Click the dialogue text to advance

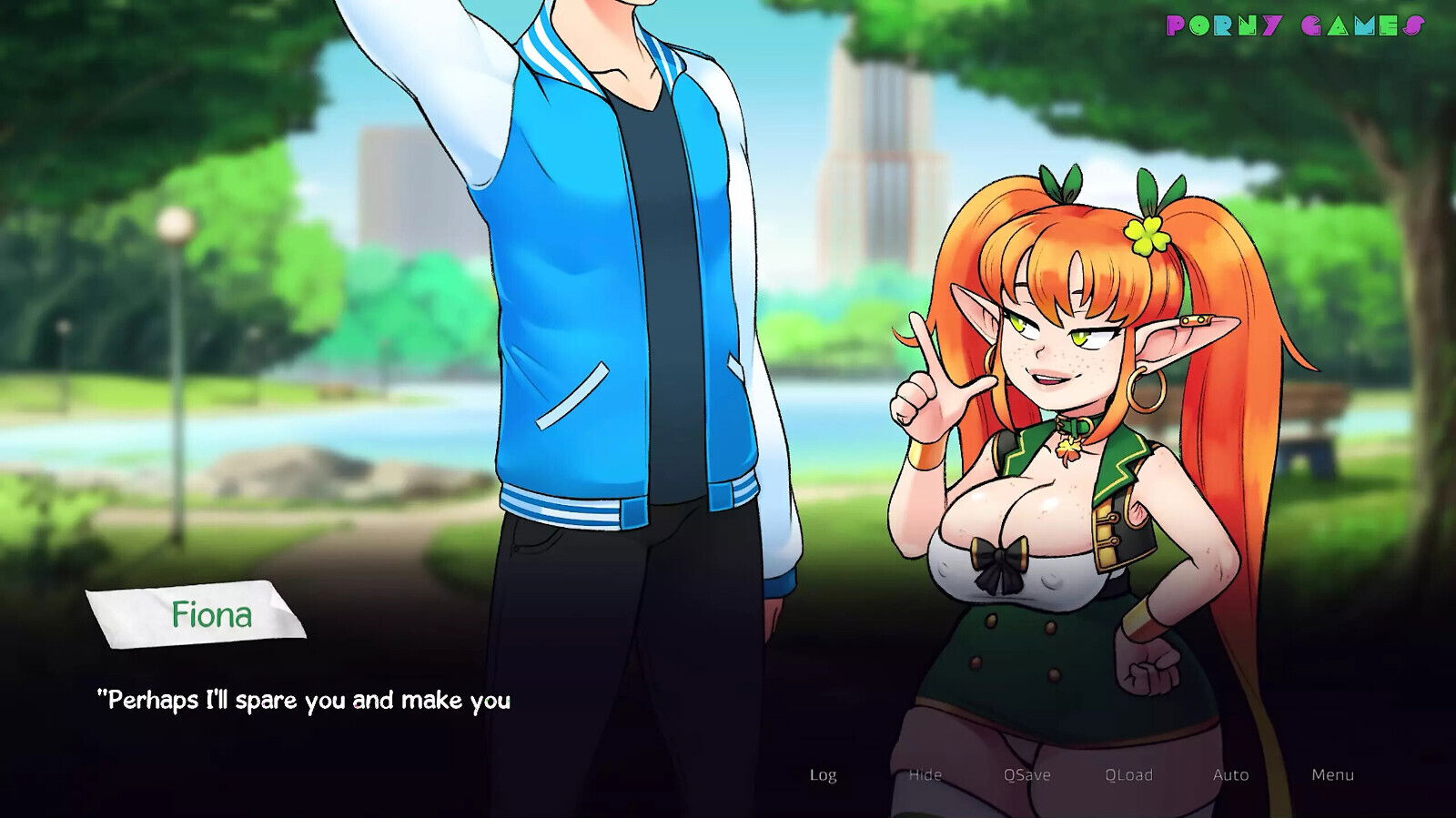(305, 701)
